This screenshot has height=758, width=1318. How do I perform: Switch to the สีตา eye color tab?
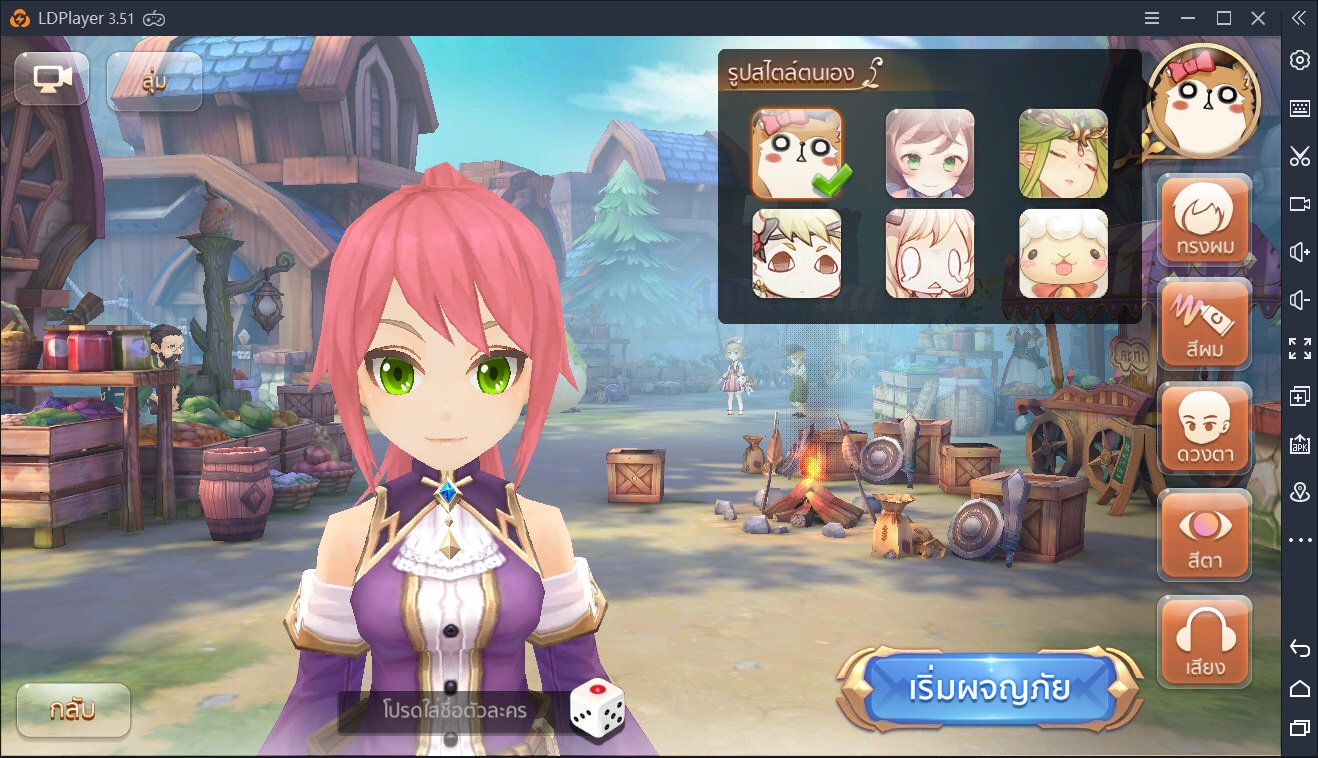pyautogui.click(x=1204, y=535)
